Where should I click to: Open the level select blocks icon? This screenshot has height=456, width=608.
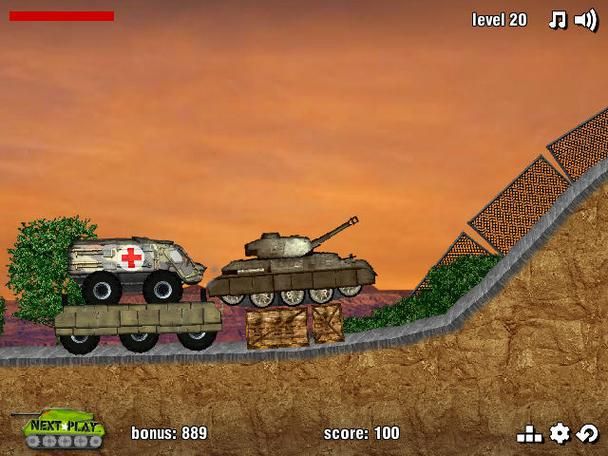pyautogui.click(x=529, y=434)
